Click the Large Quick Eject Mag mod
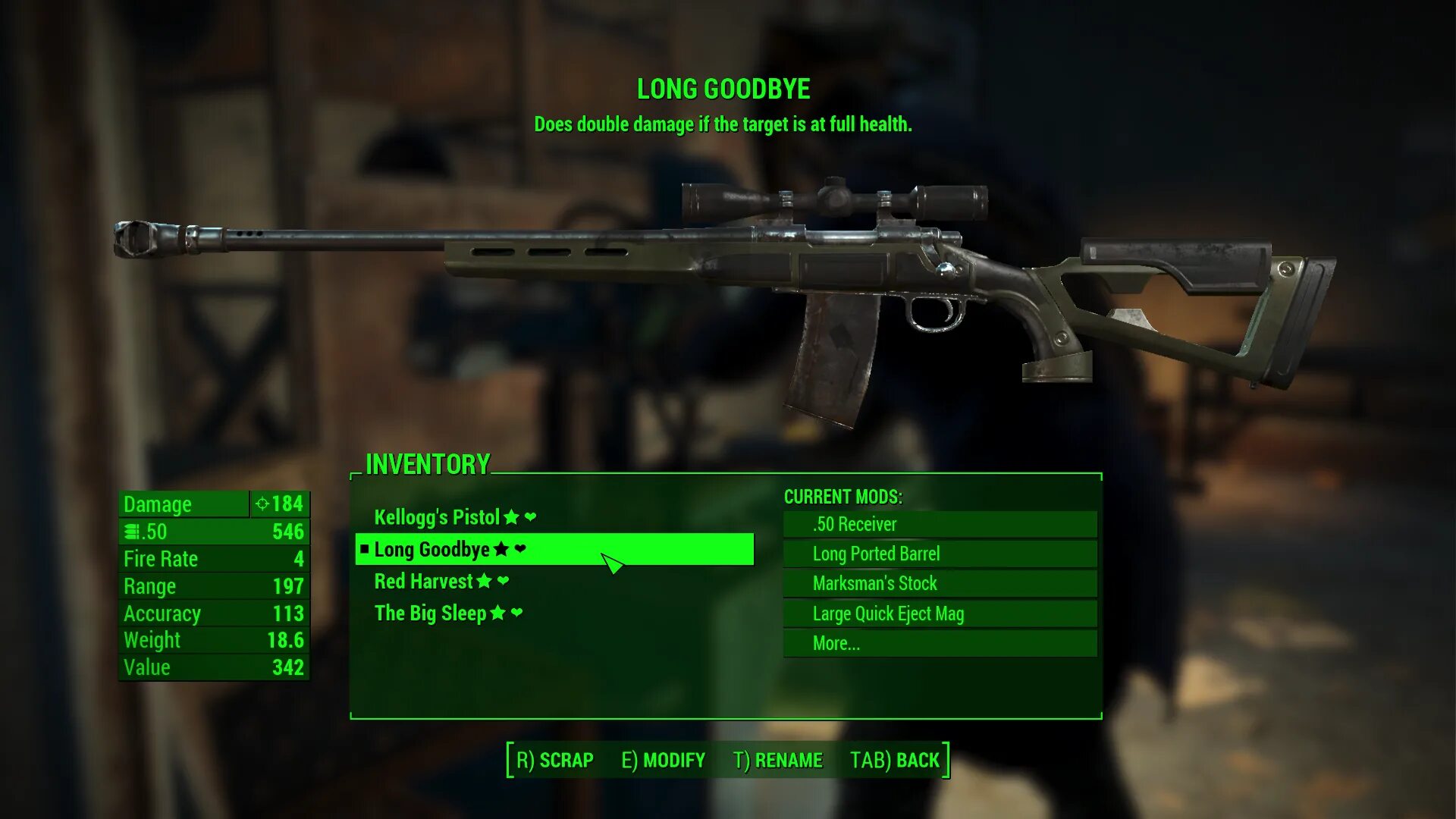The width and height of the screenshot is (1456, 819). (x=939, y=613)
